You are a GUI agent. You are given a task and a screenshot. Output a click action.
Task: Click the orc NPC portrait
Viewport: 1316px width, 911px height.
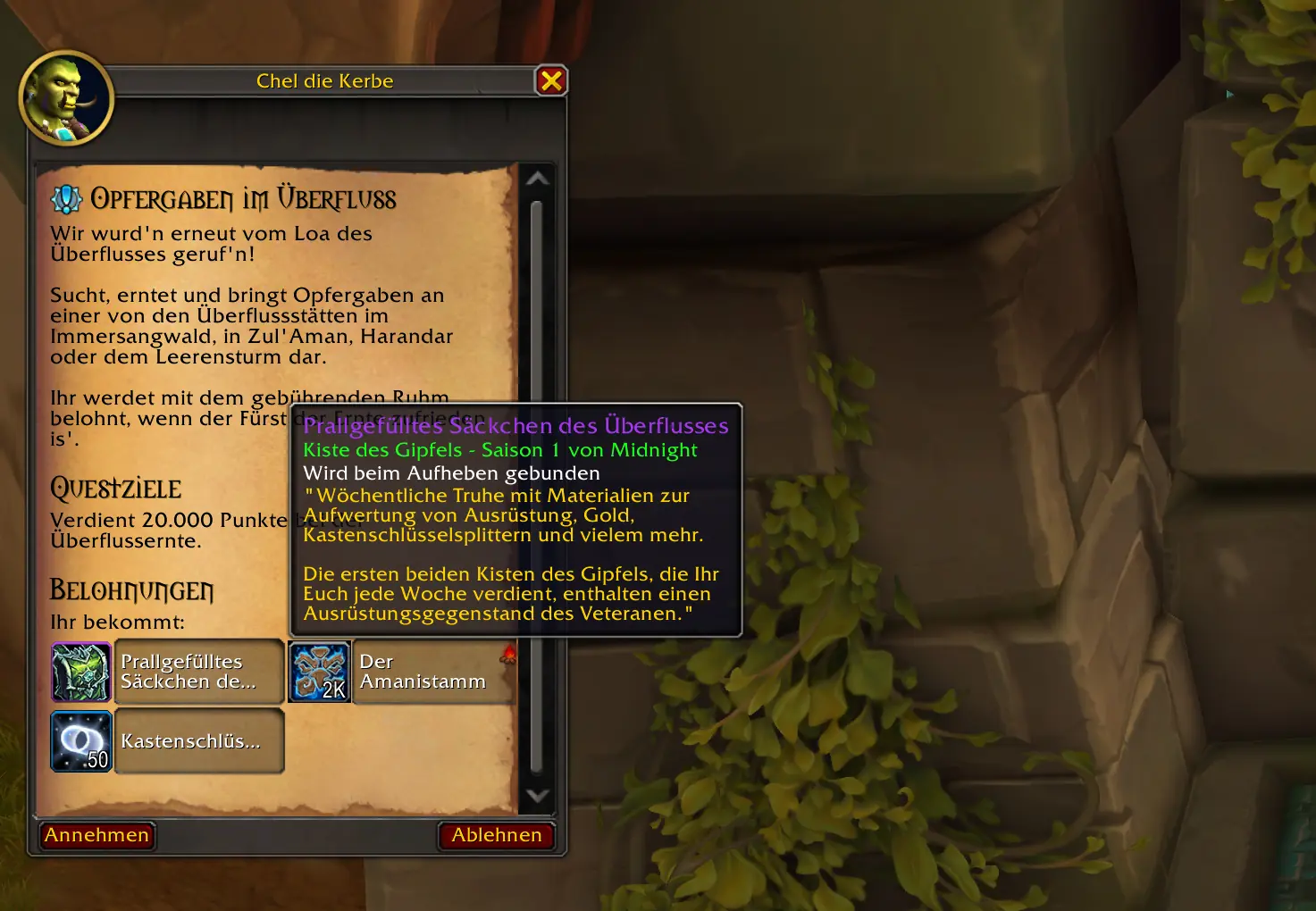(x=65, y=98)
